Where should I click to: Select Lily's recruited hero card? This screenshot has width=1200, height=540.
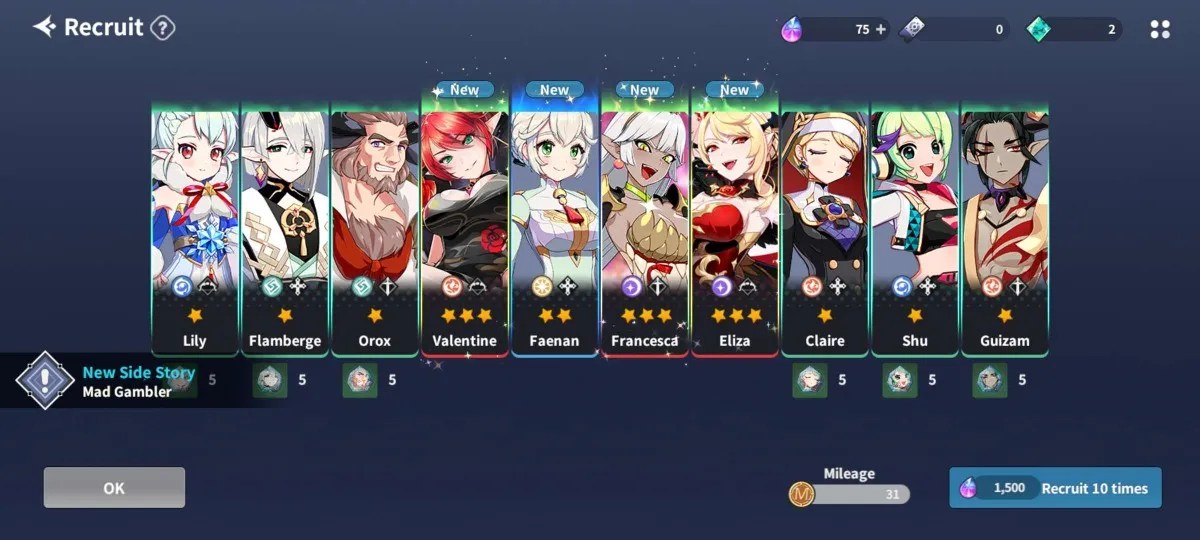pyautogui.click(x=195, y=230)
